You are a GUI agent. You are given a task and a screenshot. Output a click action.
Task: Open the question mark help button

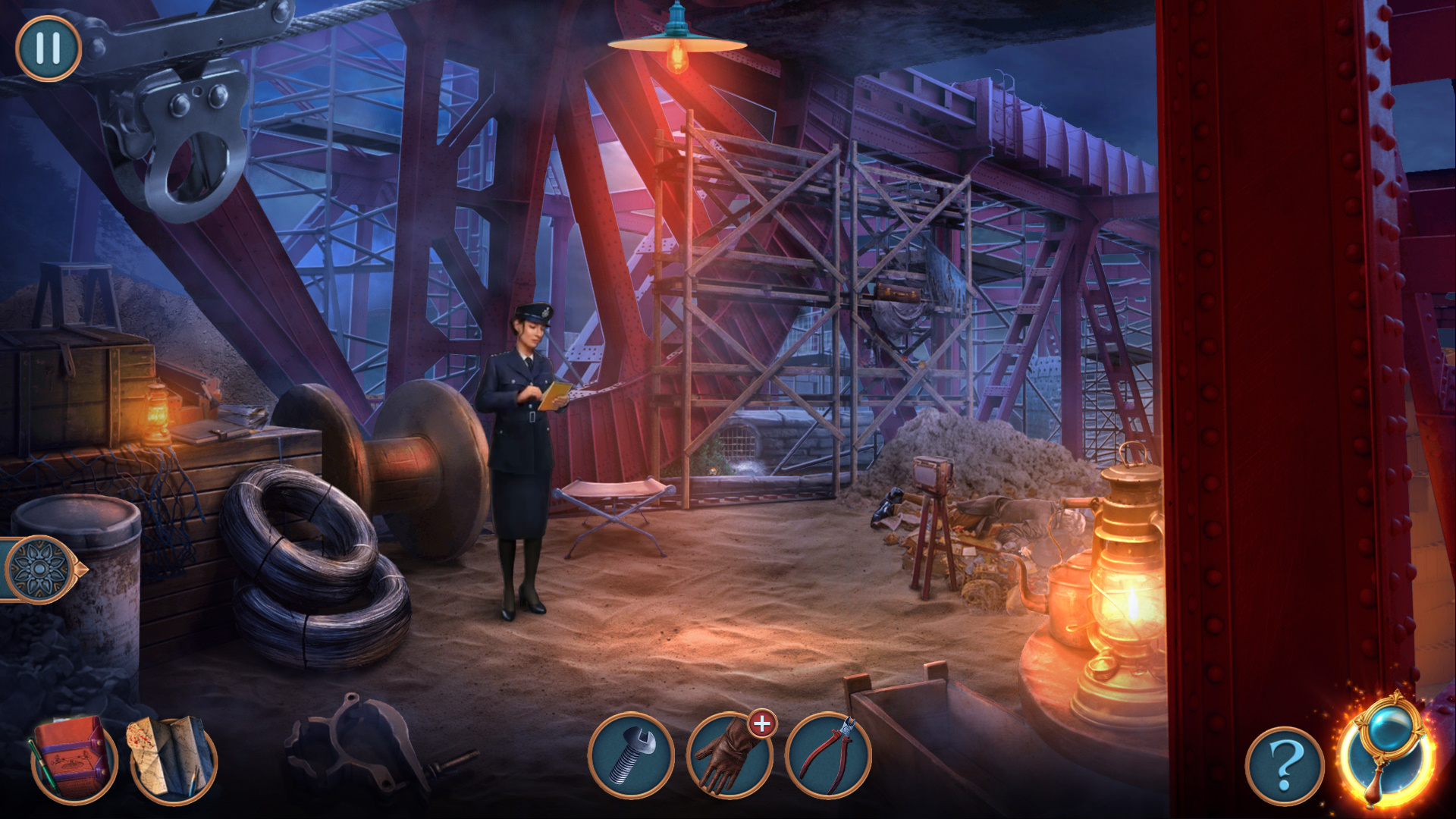[x=1285, y=766]
